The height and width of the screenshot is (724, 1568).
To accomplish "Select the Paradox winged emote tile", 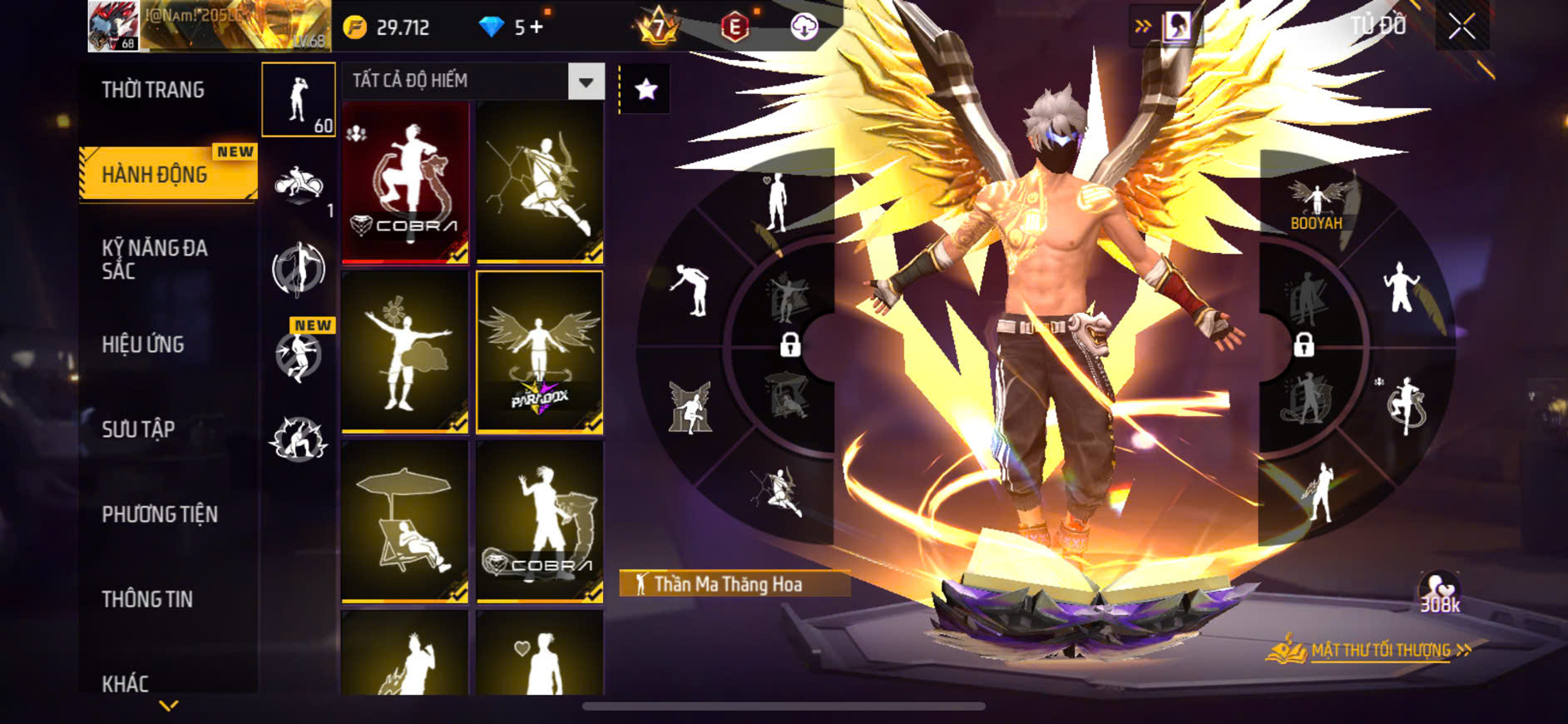I will (x=540, y=352).
